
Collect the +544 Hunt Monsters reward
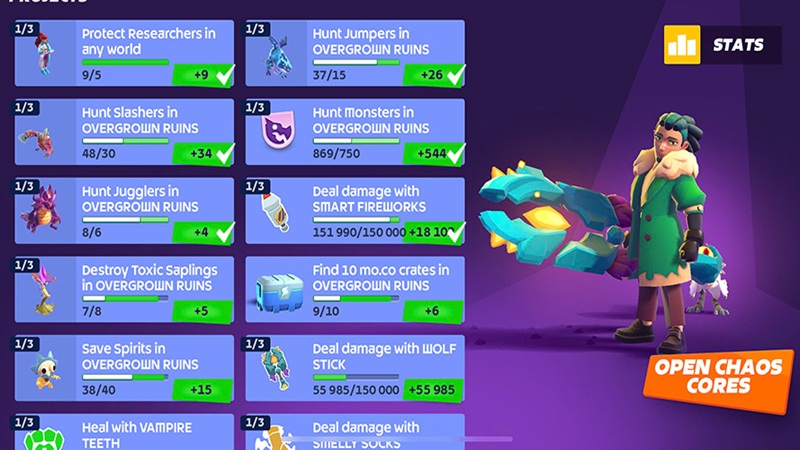[x=434, y=153]
